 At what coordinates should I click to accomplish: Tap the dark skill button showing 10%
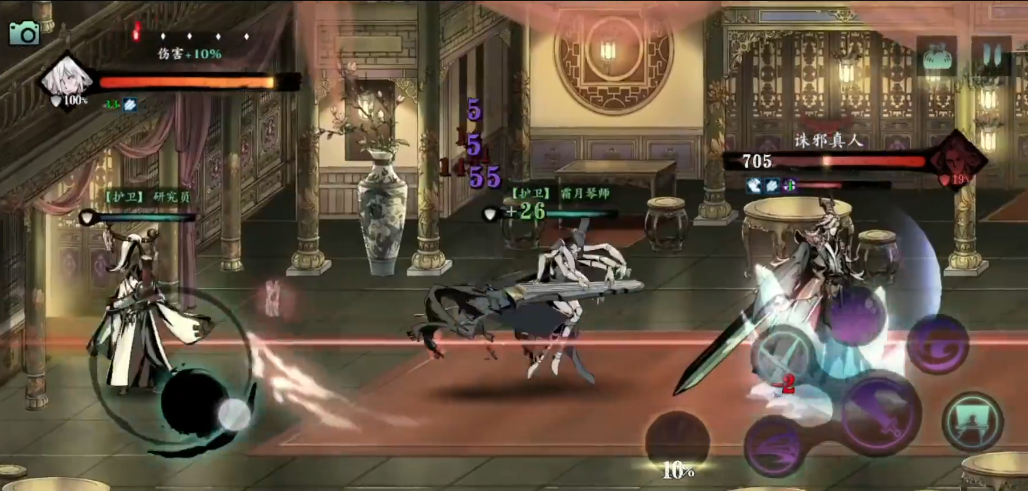tap(677, 440)
